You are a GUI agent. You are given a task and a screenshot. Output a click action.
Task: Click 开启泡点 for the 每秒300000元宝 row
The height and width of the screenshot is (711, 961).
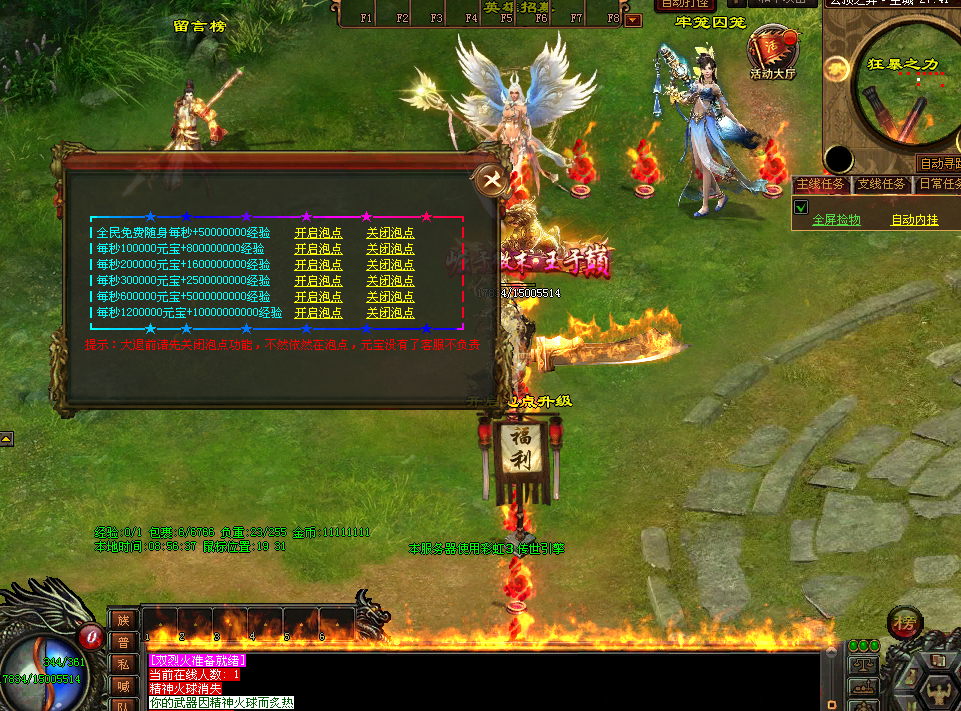[x=318, y=280]
